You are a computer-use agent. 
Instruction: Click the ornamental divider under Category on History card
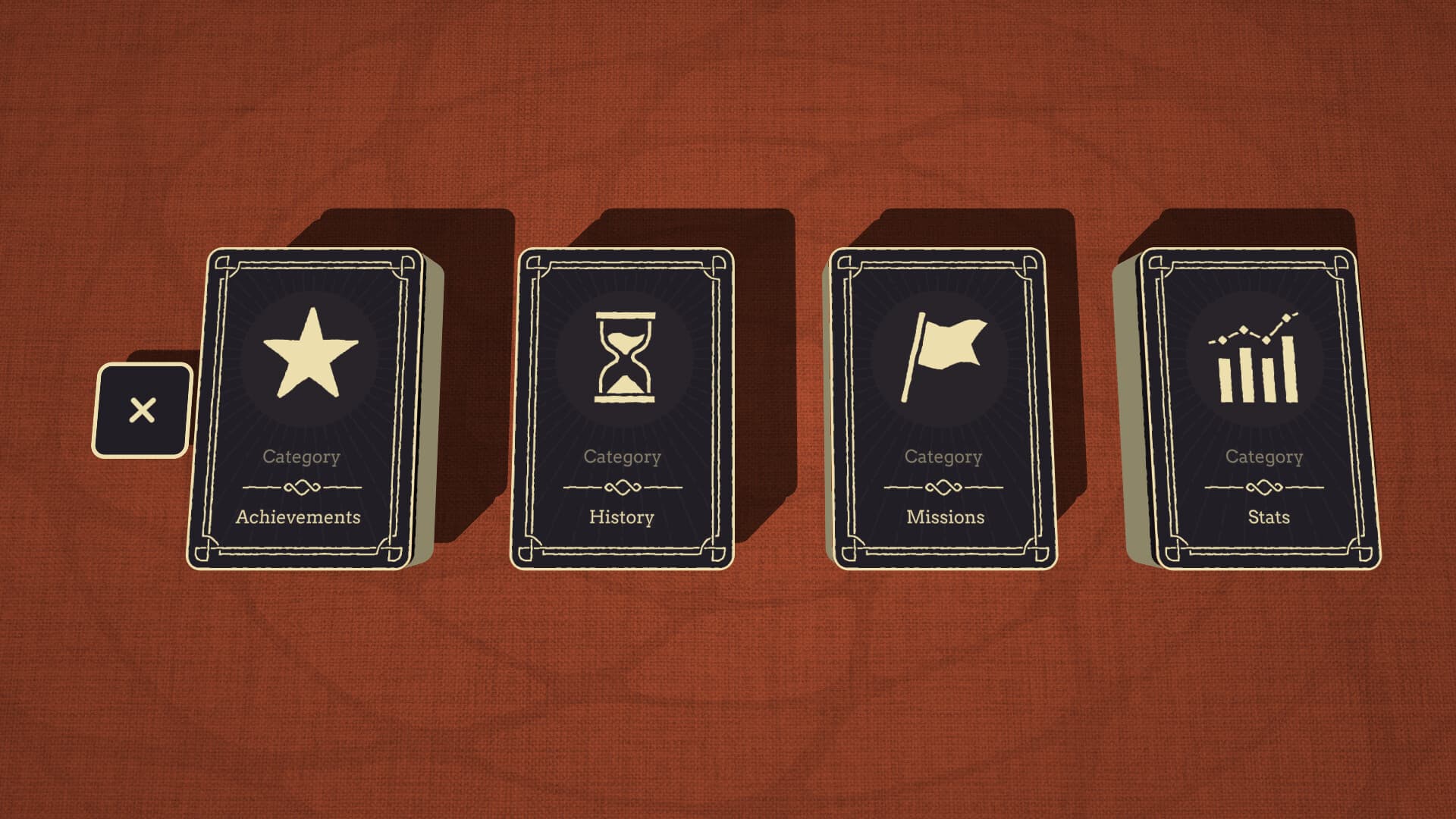pos(622,488)
